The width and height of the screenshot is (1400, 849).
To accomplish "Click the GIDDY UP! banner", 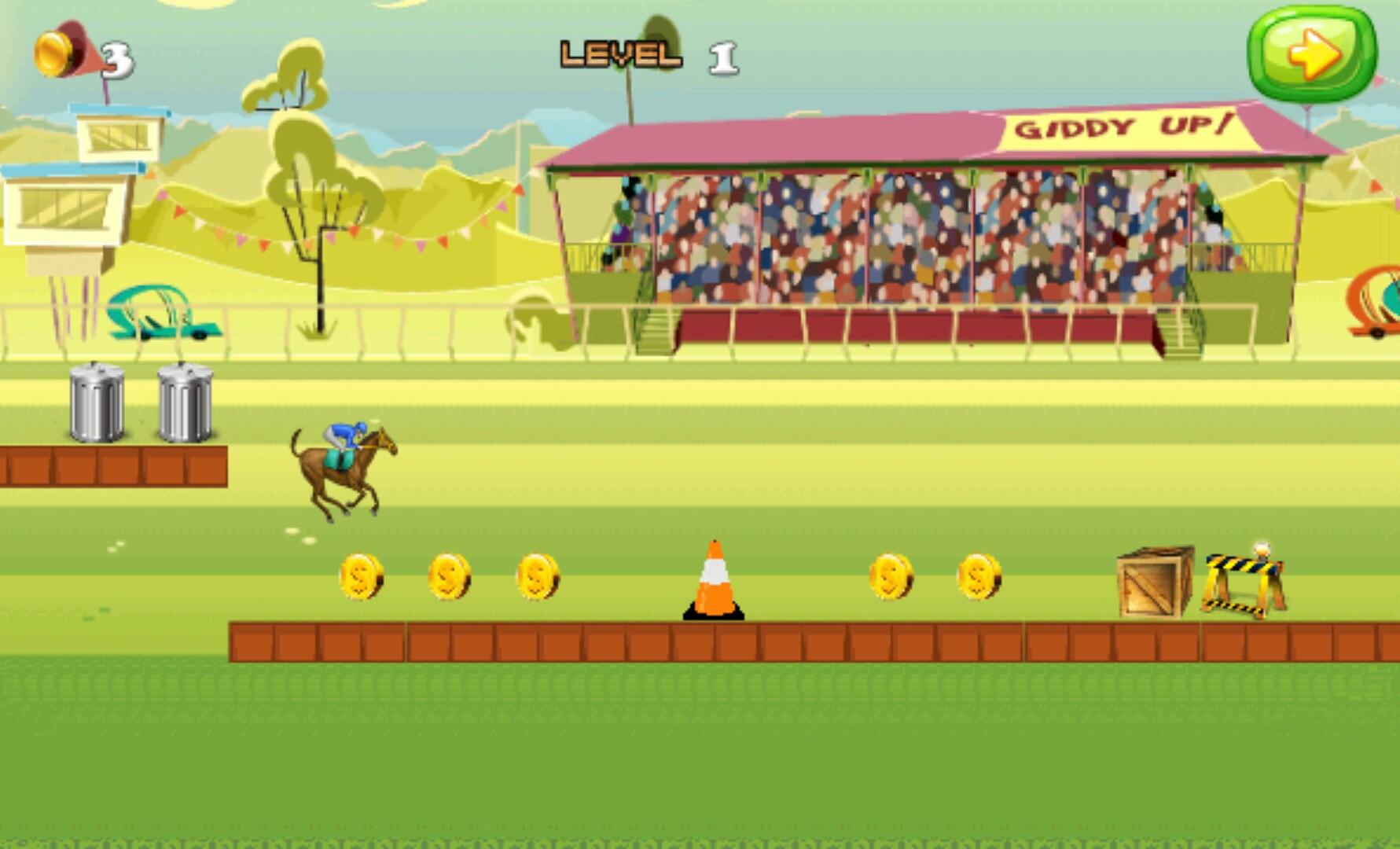I will (x=1124, y=126).
